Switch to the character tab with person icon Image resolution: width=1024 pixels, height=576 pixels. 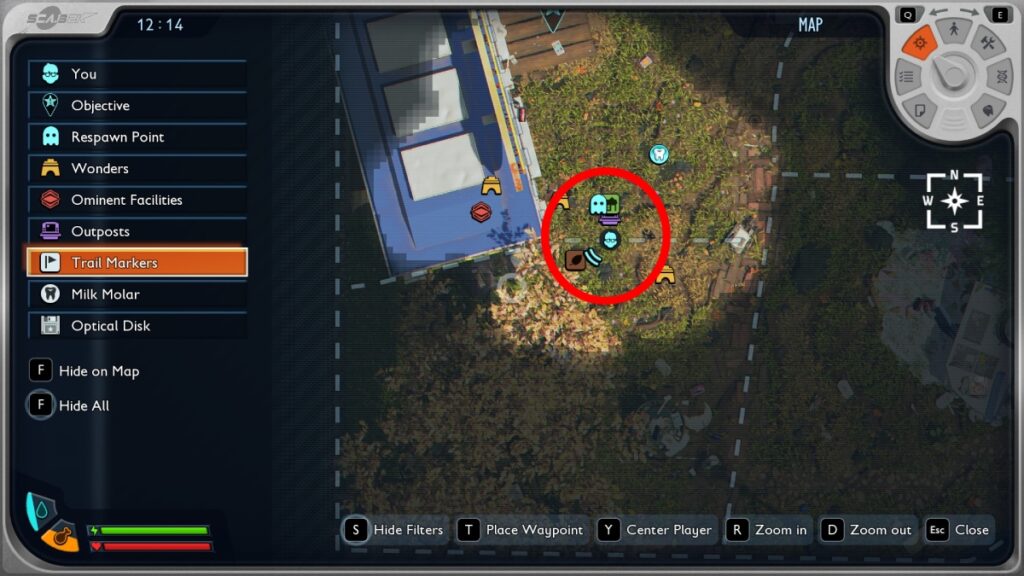tap(954, 31)
